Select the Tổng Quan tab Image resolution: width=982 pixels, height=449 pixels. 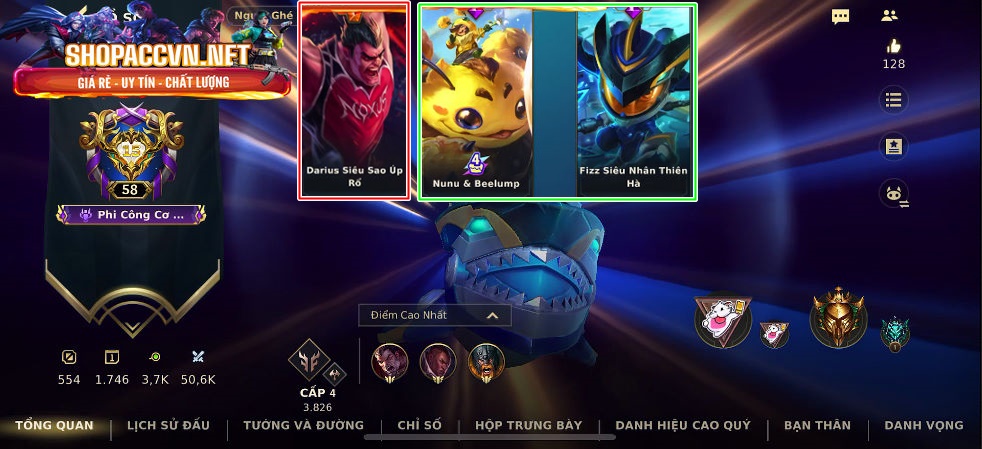coord(54,426)
